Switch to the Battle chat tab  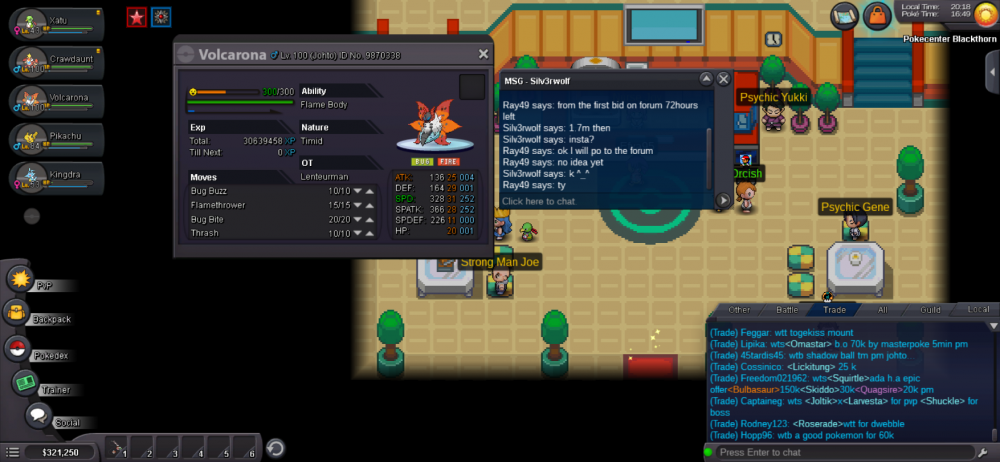(x=788, y=310)
